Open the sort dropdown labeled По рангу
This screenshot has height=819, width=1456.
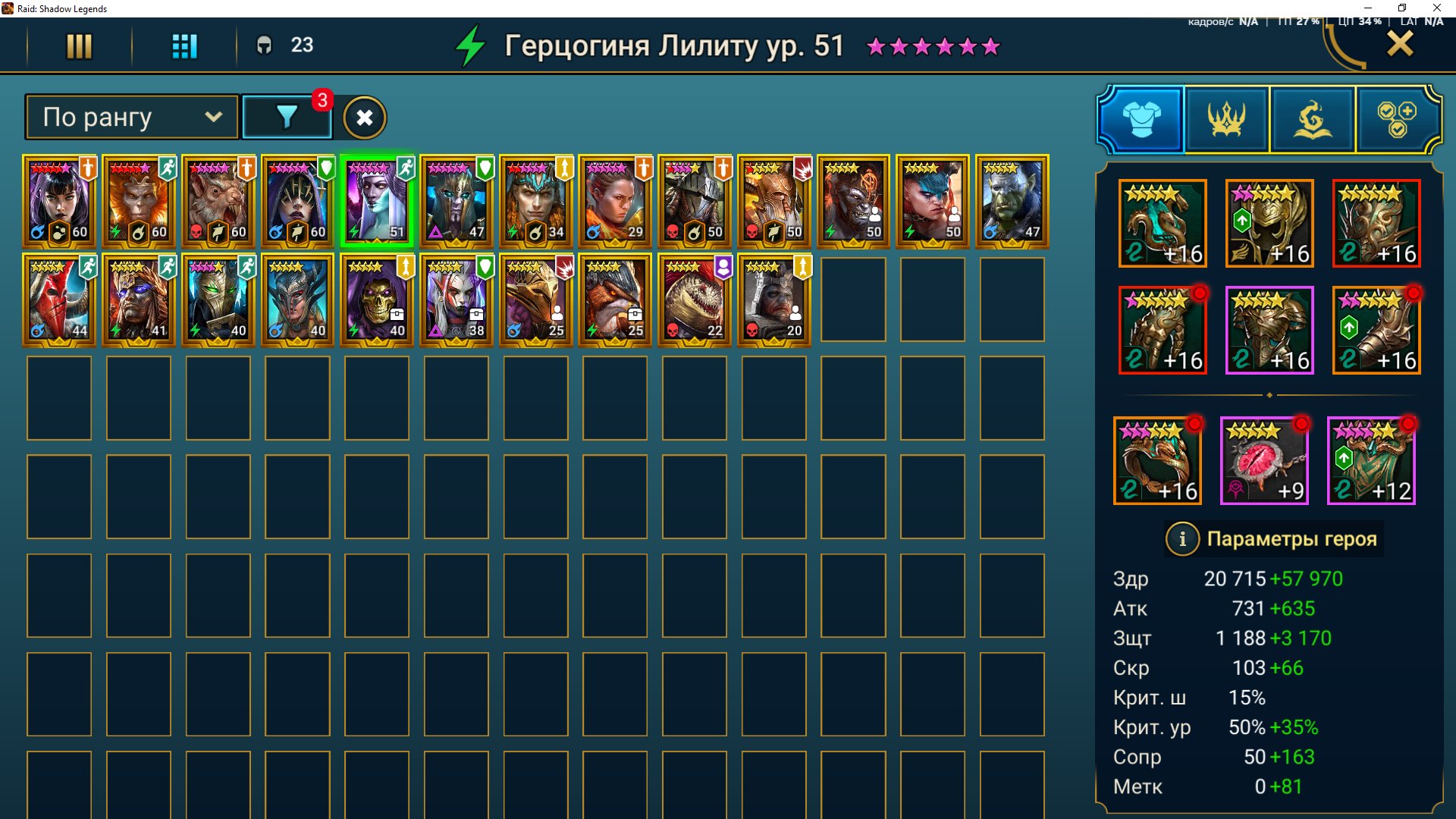coord(132,118)
